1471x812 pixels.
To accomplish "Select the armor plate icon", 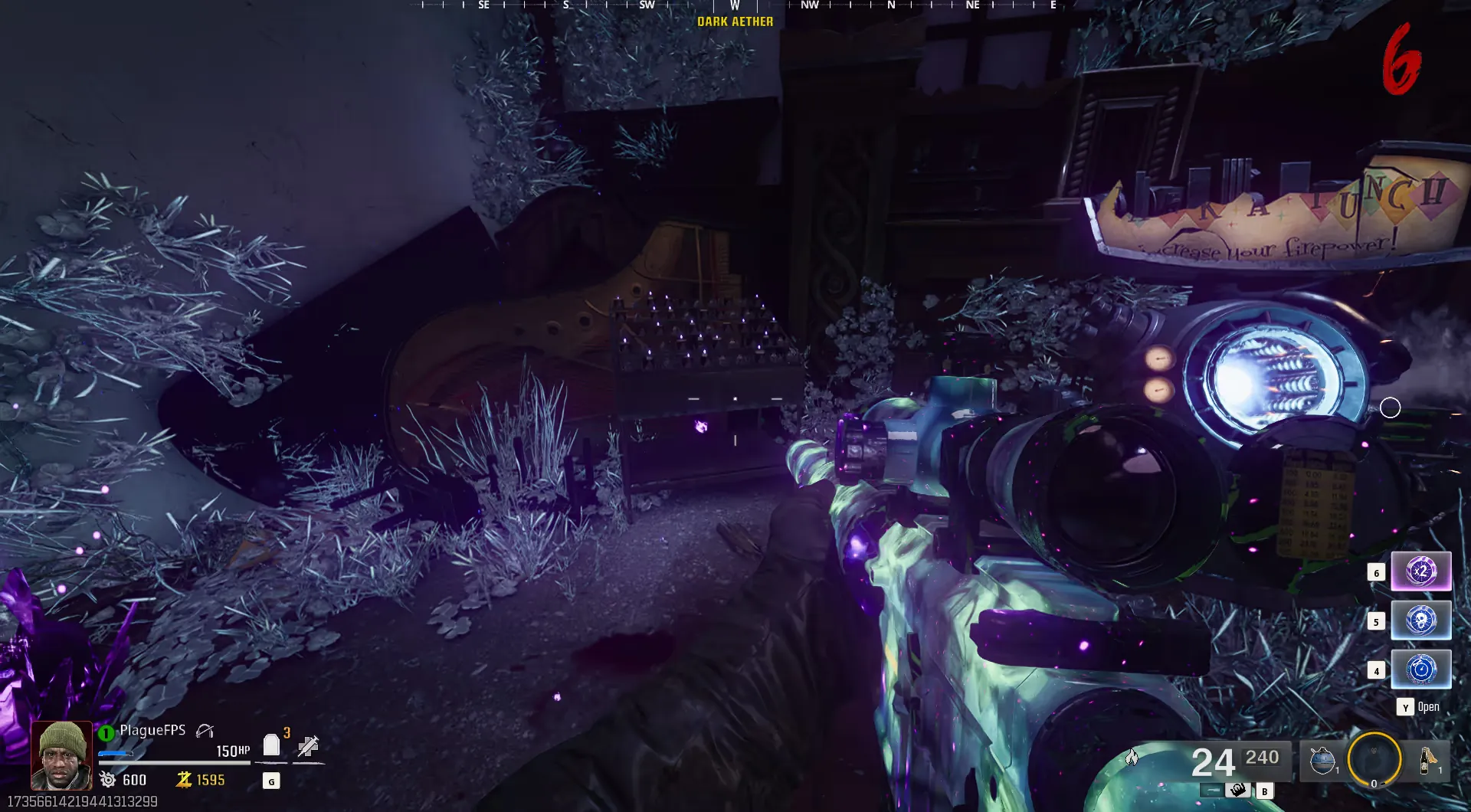I will click(x=271, y=745).
